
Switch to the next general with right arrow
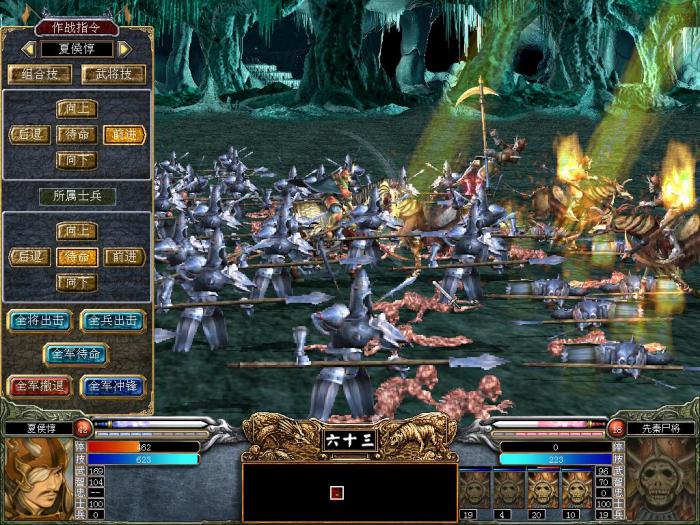click(x=125, y=48)
